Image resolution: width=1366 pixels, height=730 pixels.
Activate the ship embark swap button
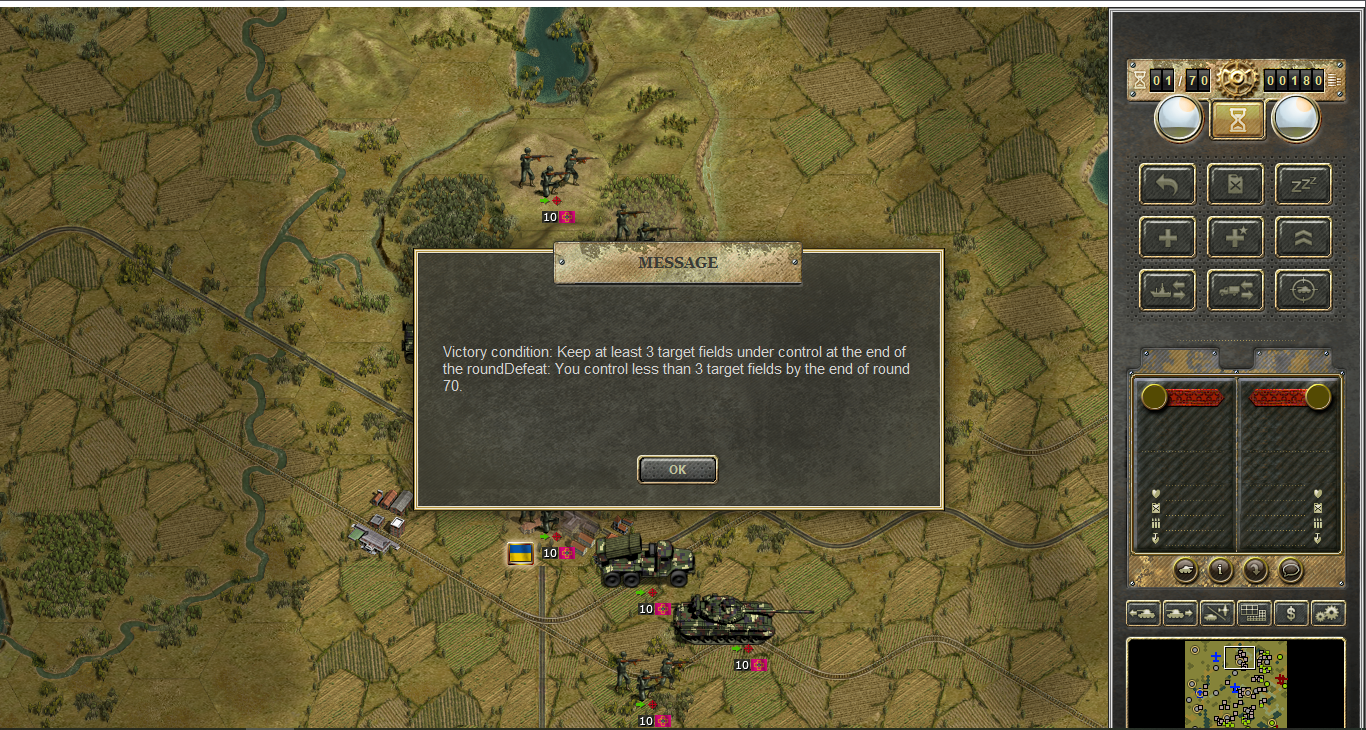pyautogui.click(x=1167, y=290)
